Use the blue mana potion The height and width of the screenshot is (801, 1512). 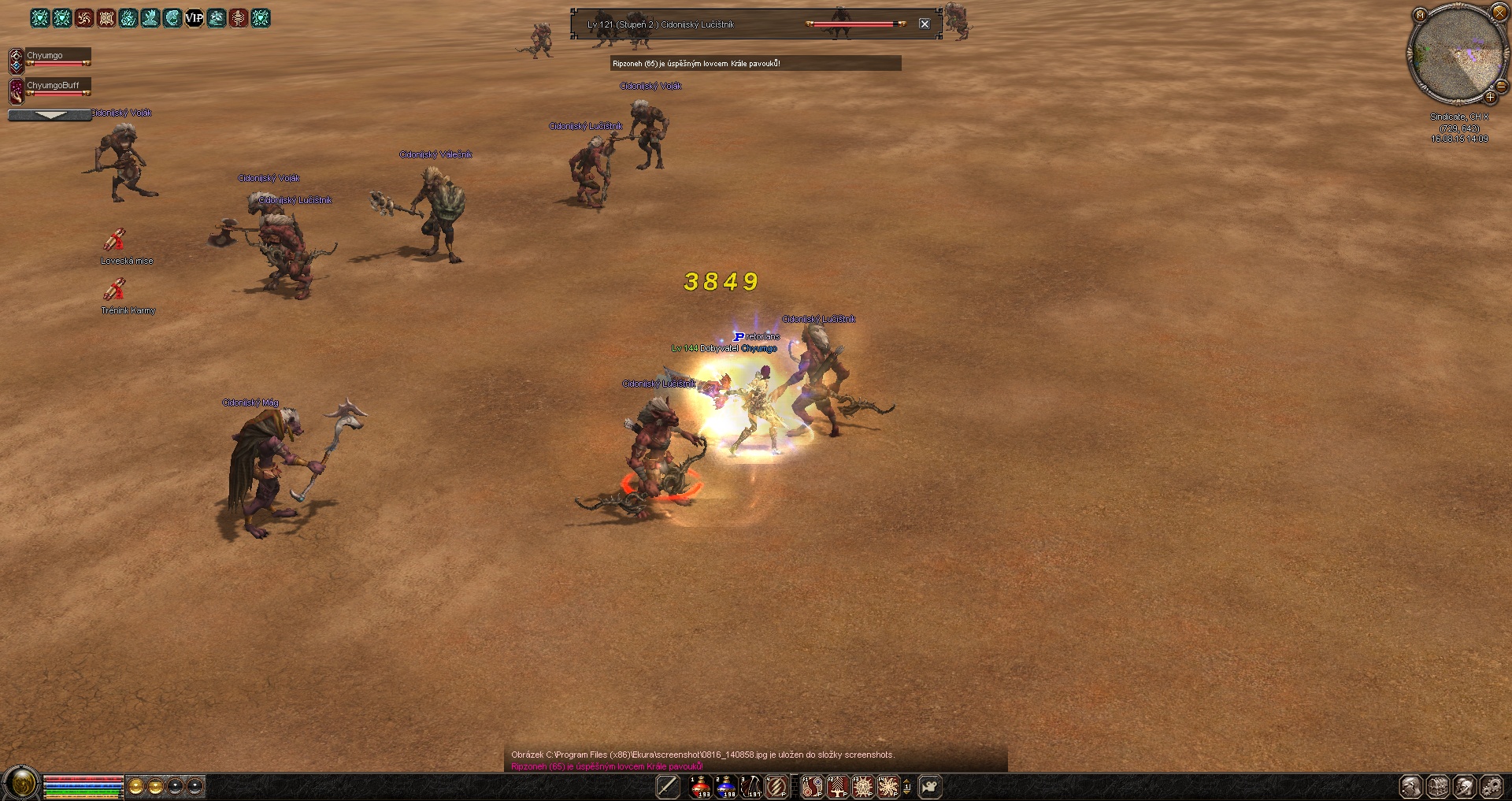[x=726, y=786]
